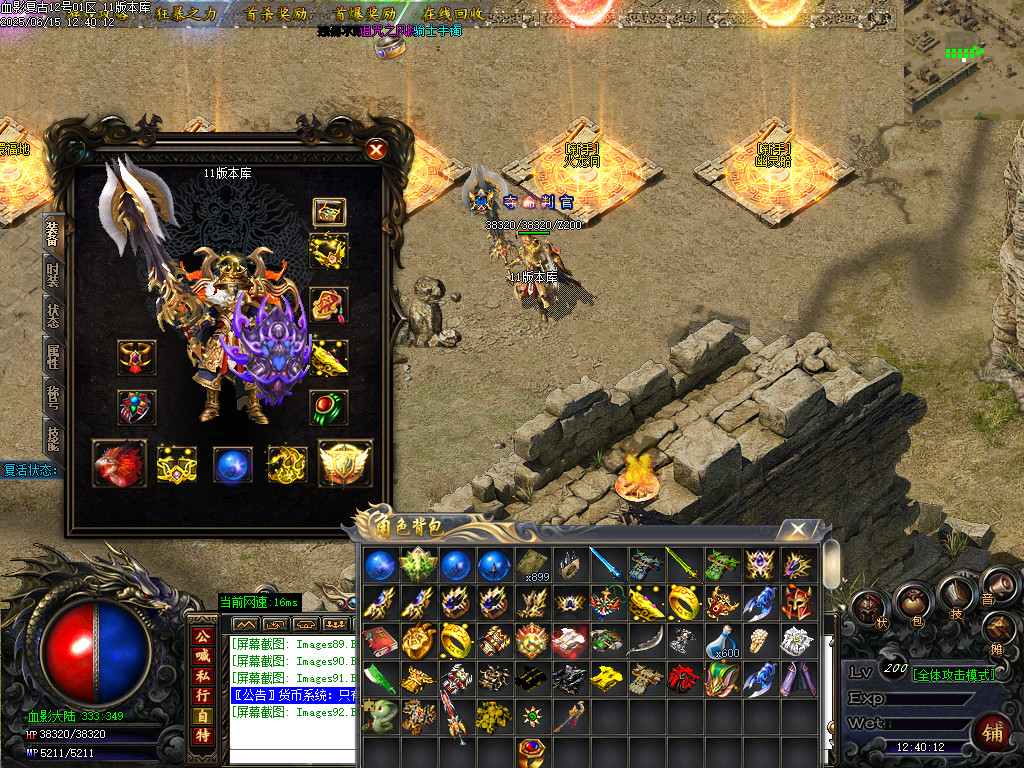Select the red spellbook in backpack
Viewport: 1024px width, 768px height.
tap(378, 640)
